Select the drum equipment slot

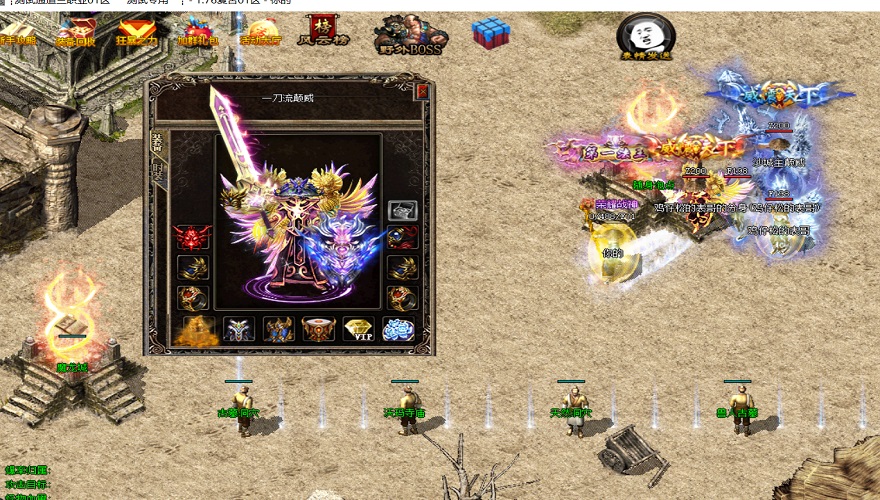pyautogui.click(x=318, y=329)
